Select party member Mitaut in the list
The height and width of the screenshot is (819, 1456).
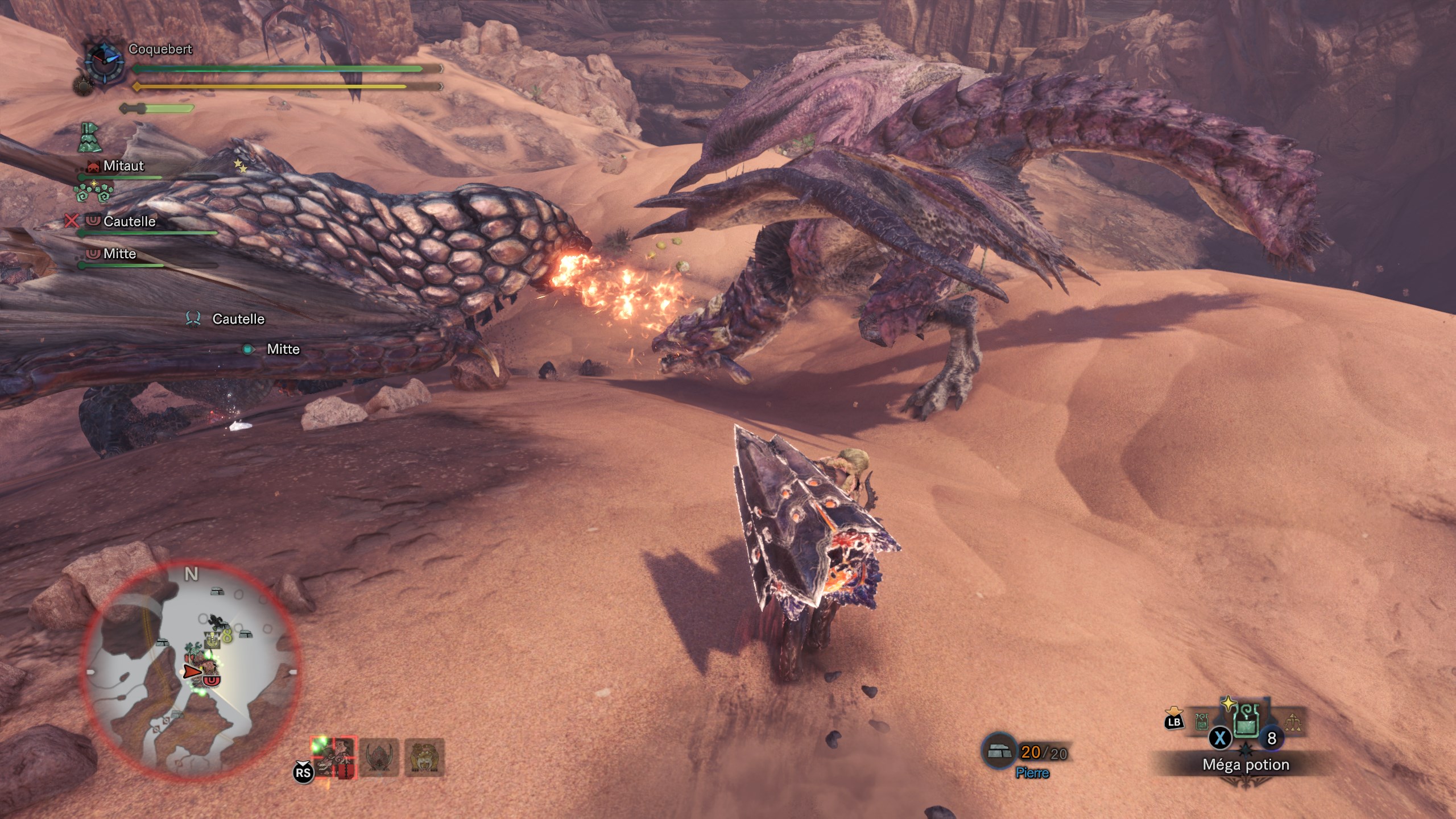[123, 166]
